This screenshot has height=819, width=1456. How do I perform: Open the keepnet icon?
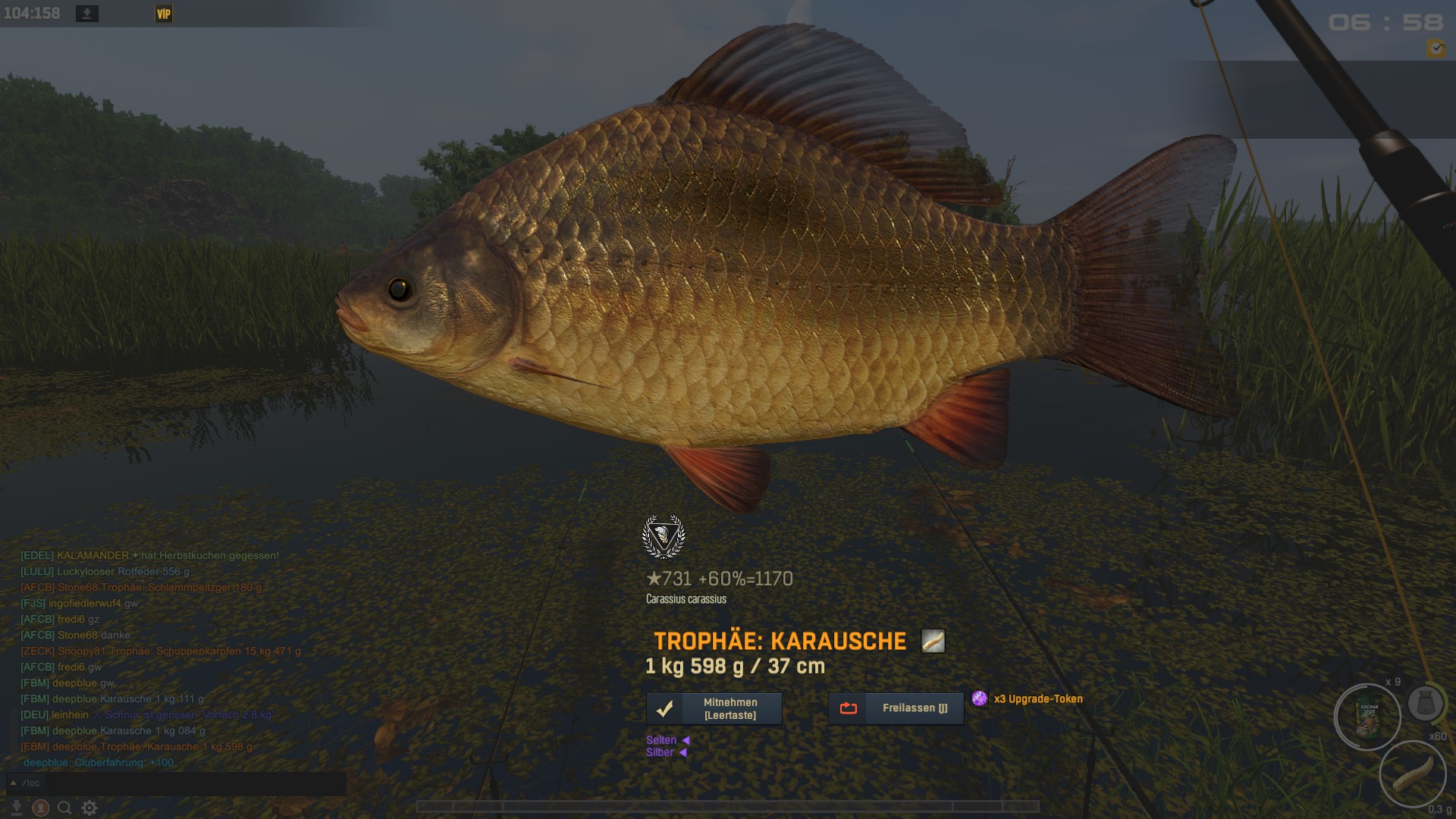pos(1425,704)
